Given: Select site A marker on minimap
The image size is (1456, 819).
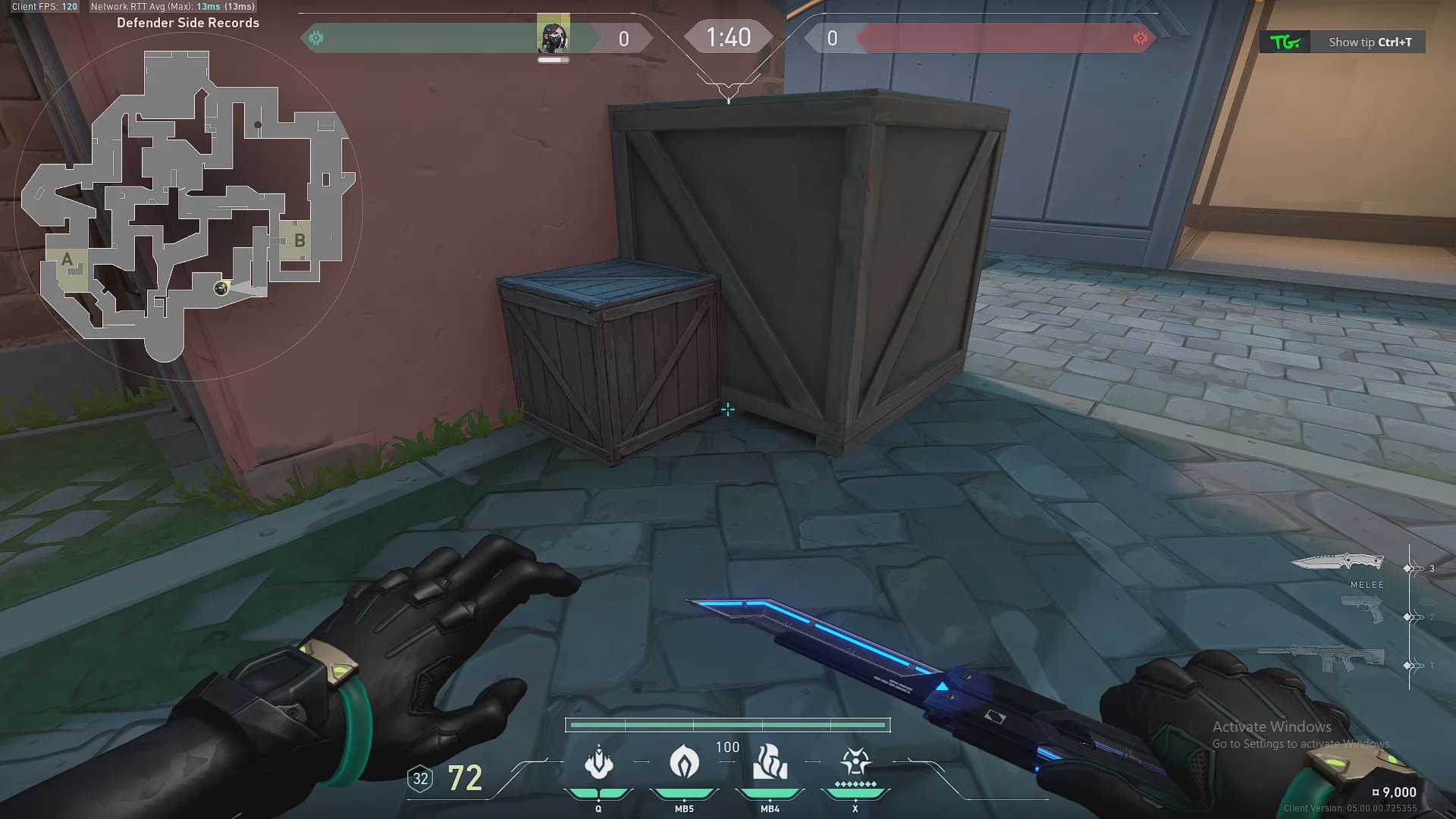Looking at the screenshot, I should (67, 260).
